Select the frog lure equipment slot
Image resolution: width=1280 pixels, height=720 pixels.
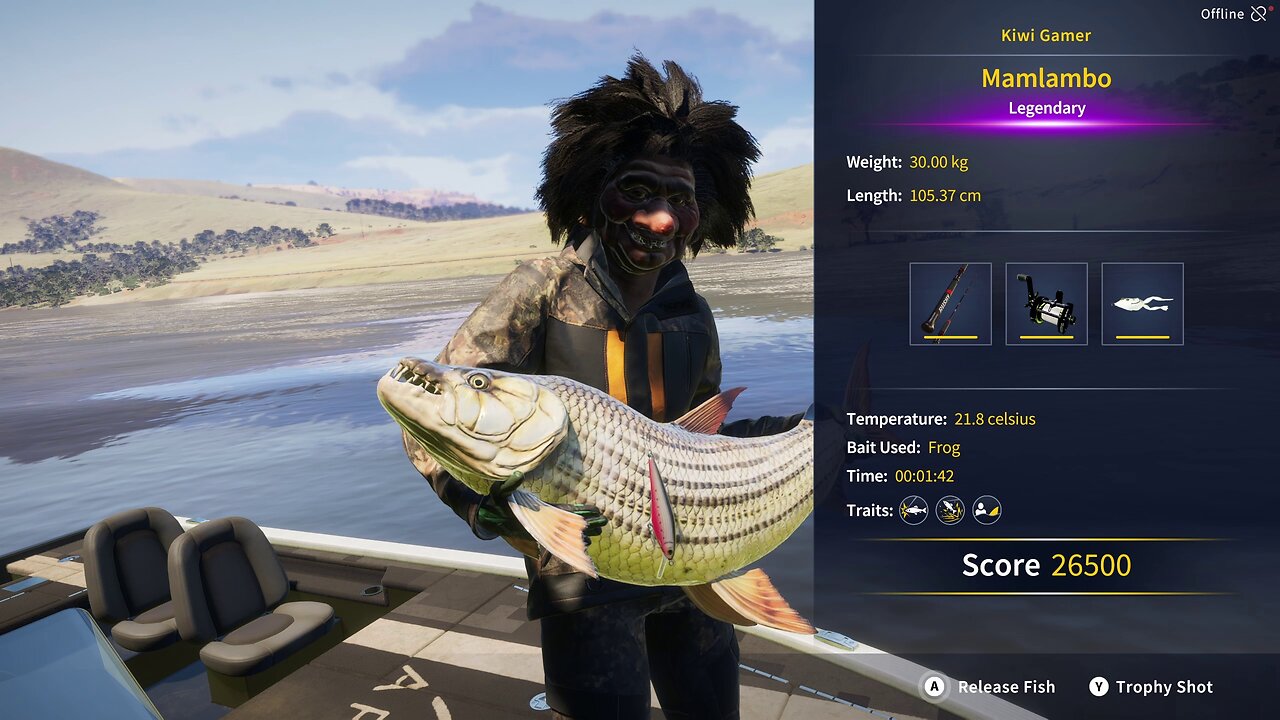(x=1142, y=304)
